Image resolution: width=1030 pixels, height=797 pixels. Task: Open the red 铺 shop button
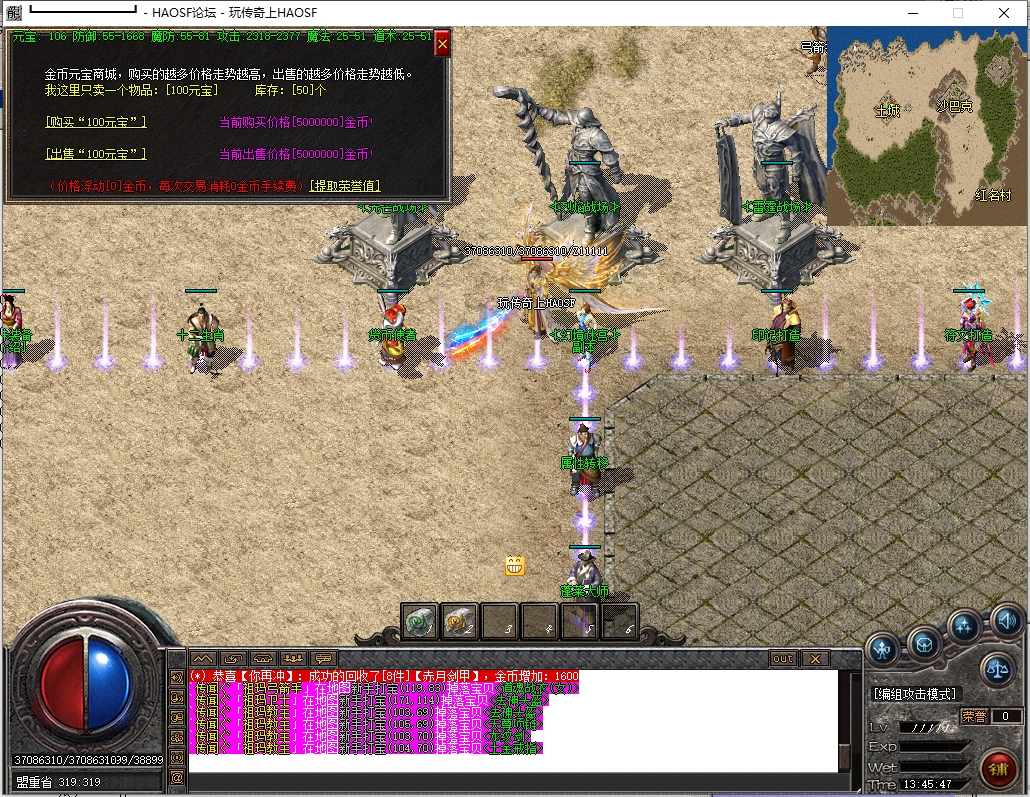997,767
